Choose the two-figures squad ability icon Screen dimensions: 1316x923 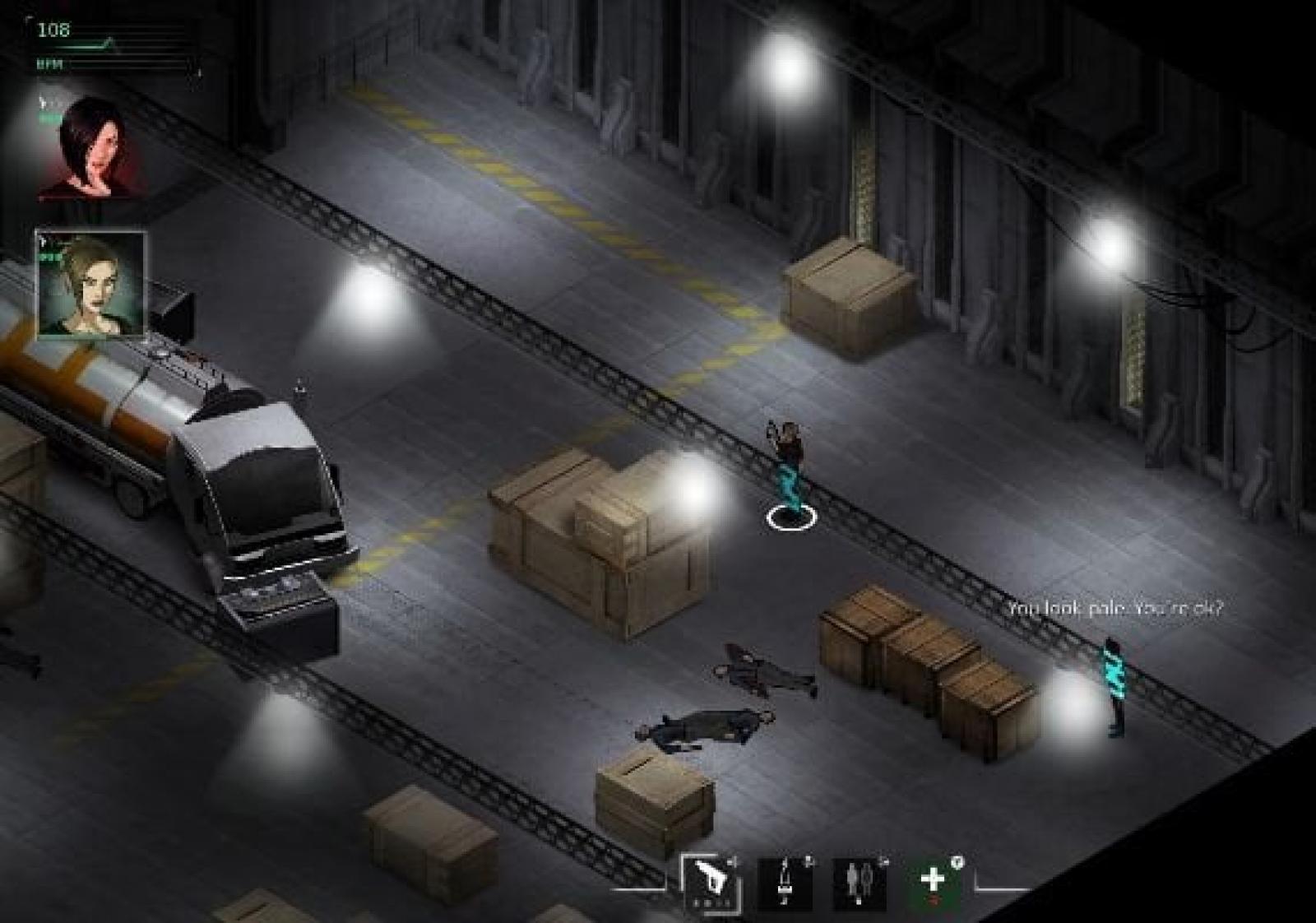tap(860, 883)
